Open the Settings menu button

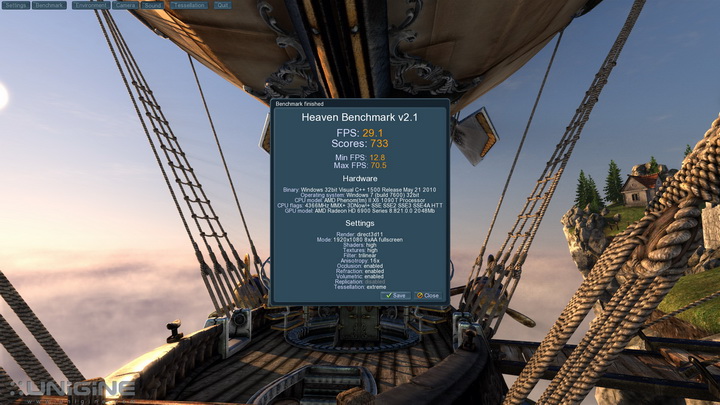[x=16, y=5]
